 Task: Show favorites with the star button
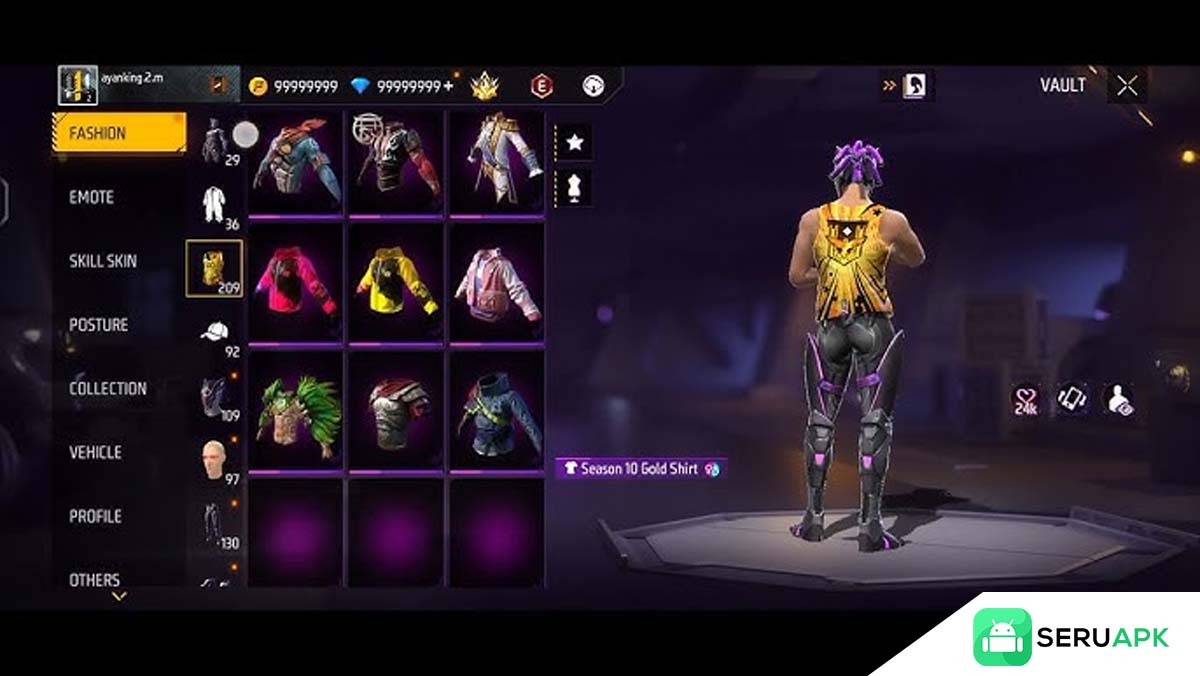pos(575,143)
